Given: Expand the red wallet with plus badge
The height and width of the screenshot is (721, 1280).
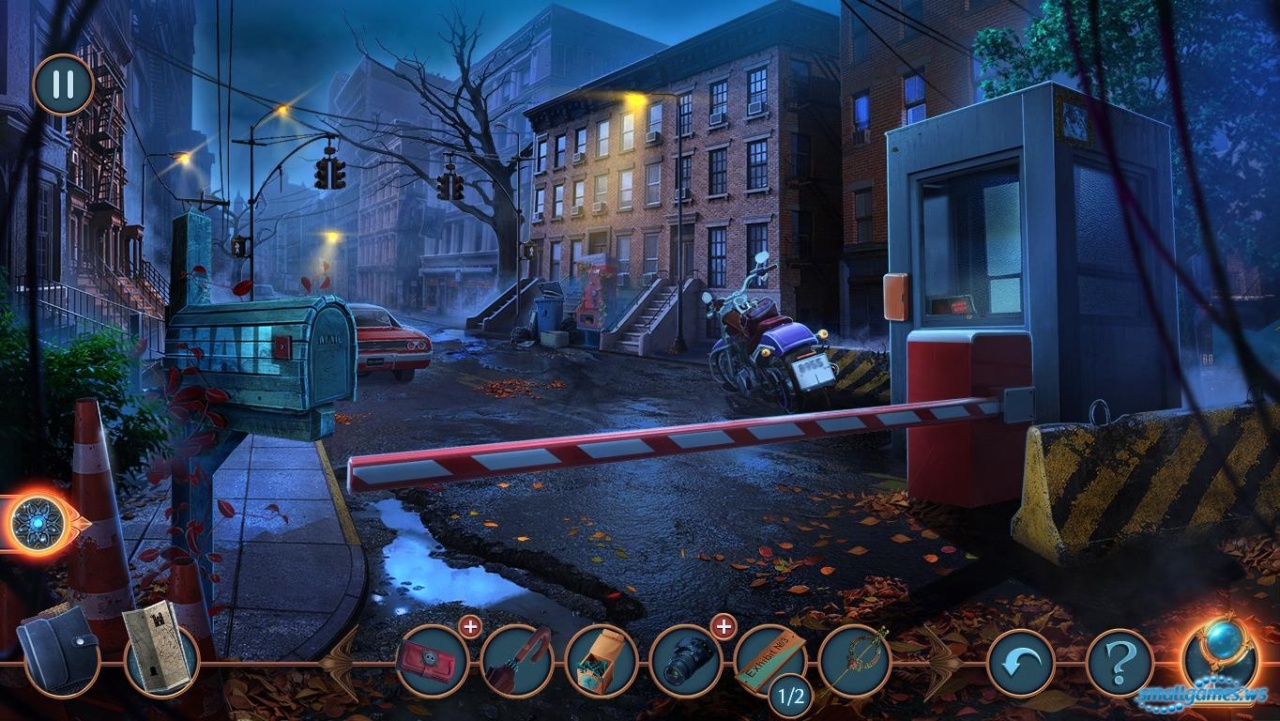Looking at the screenshot, I should coord(470,627).
